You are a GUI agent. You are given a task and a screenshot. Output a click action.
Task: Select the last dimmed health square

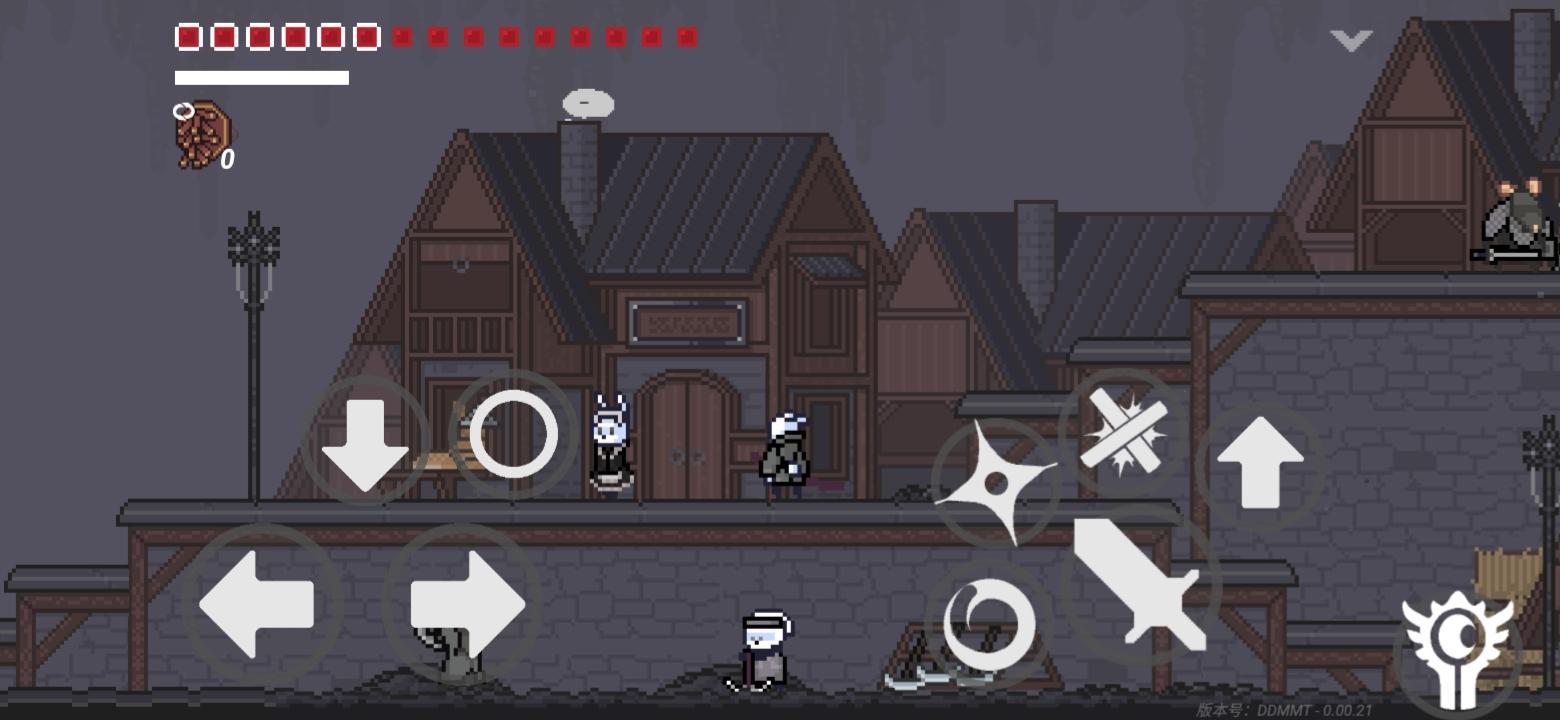688,37
